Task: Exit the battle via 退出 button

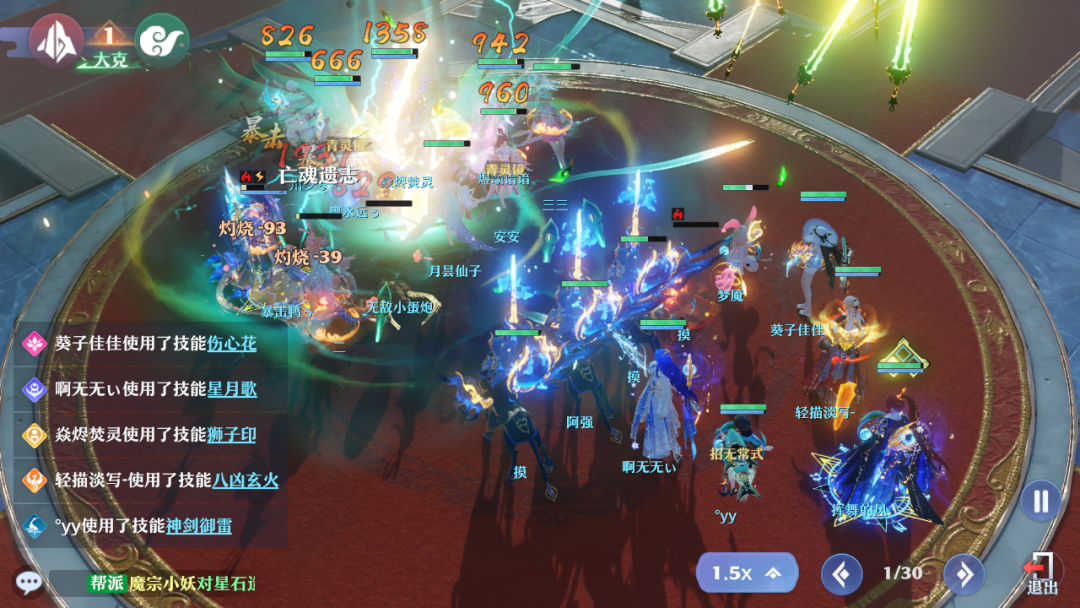Action: coord(1041,574)
